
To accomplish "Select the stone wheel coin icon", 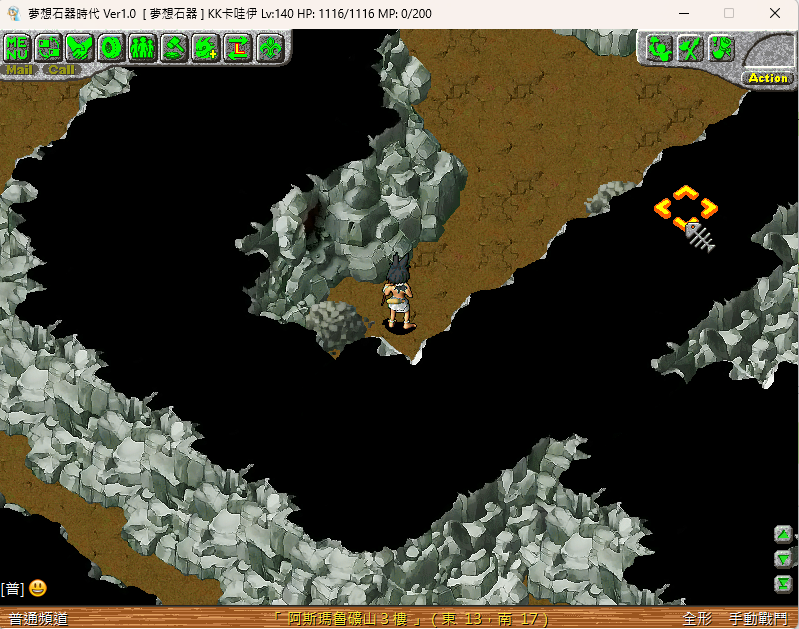I will [x=112, y=47].
